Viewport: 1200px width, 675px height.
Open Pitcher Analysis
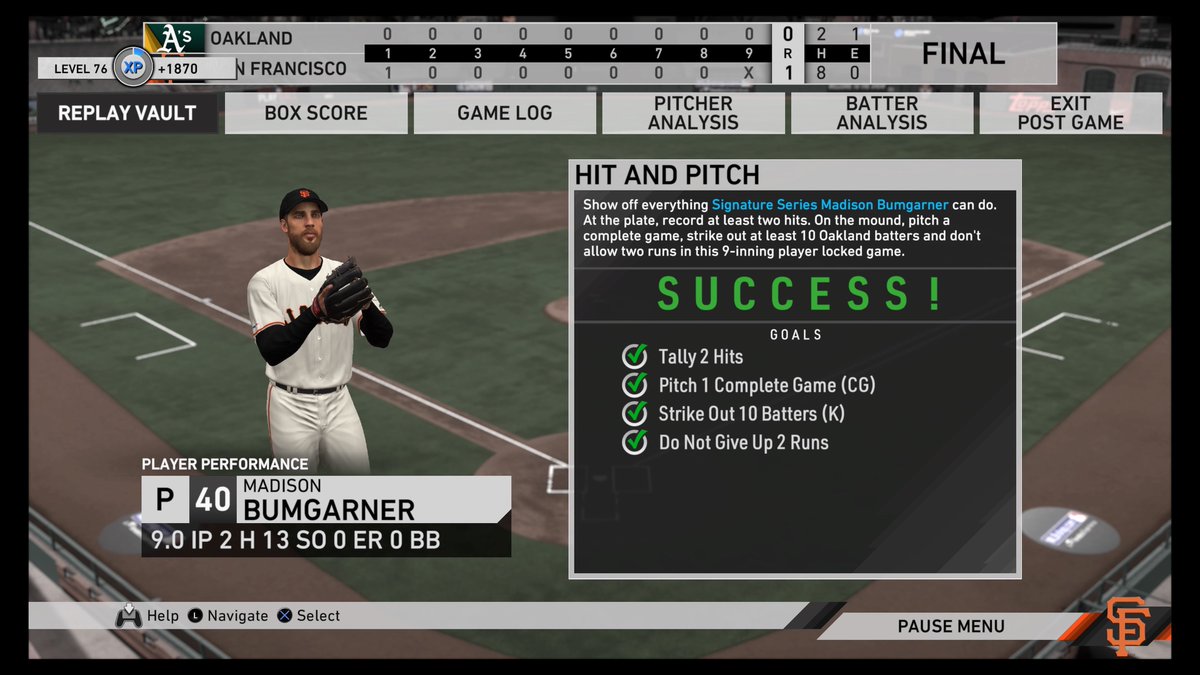(693, 113)
